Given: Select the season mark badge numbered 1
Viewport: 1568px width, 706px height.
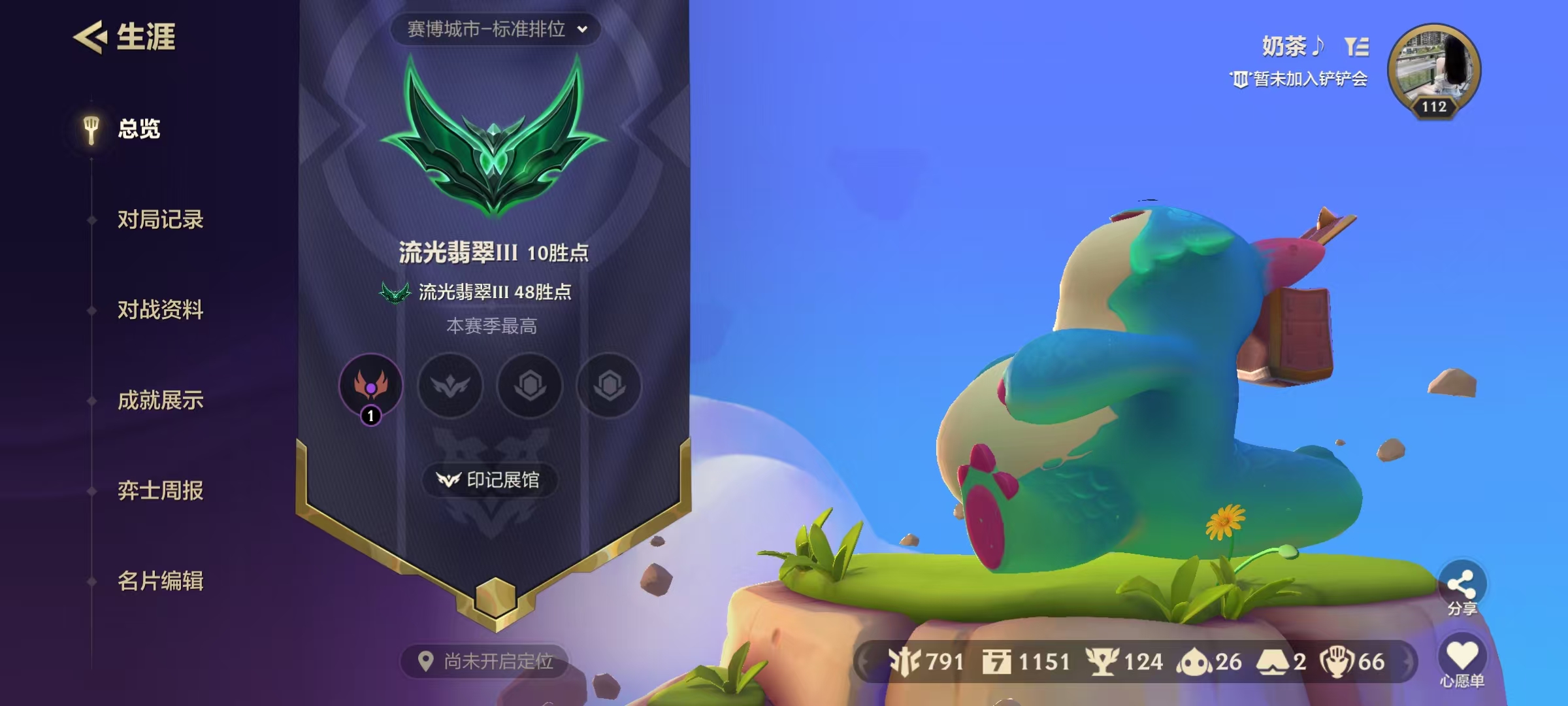Looking at the screenshot, I should [370, 386].
